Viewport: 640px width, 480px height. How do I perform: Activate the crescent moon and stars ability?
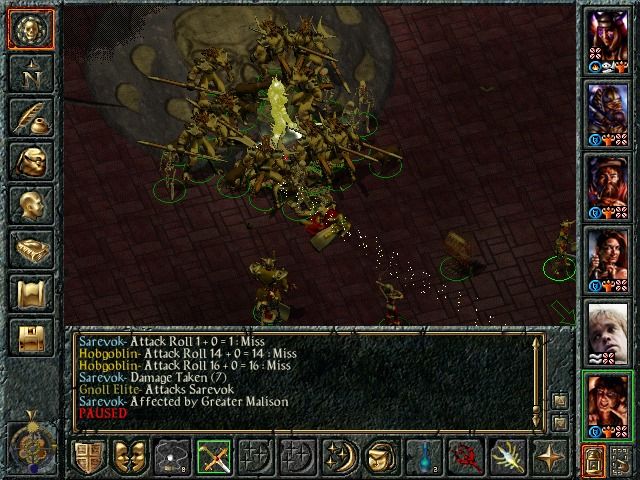339,456
